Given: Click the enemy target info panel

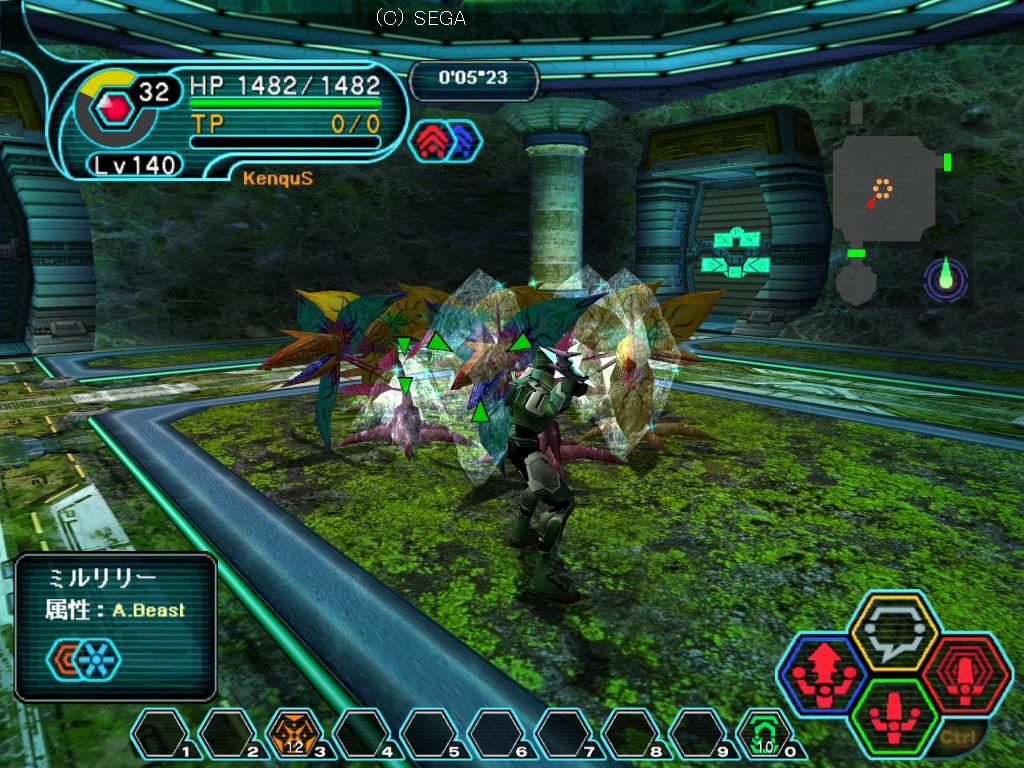Looking at the screenshot, I should 116,626.
